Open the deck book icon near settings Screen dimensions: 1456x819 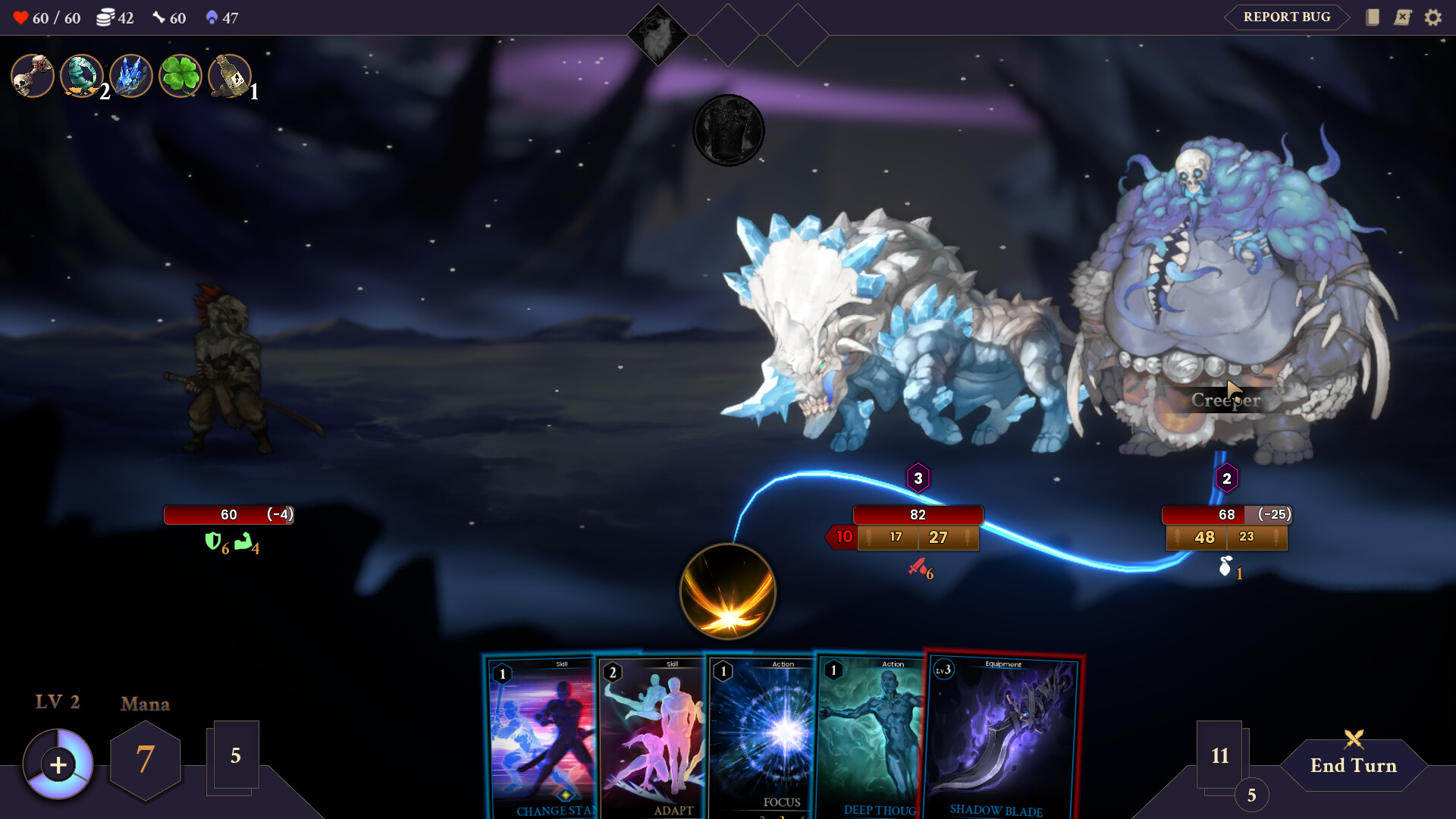coord(1373,17)
